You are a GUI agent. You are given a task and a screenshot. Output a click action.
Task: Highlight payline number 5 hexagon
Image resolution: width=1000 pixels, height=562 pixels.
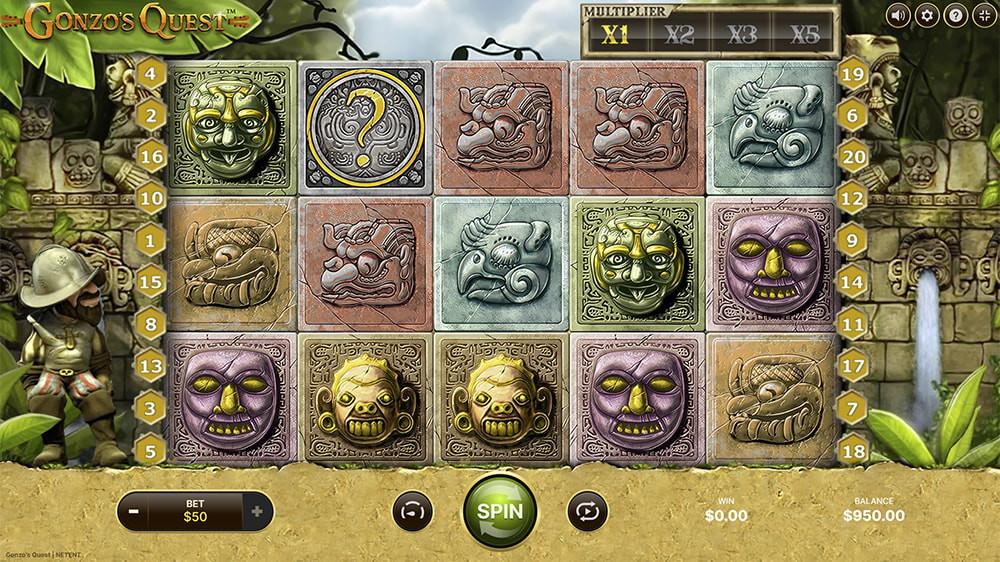pos(151,449)
